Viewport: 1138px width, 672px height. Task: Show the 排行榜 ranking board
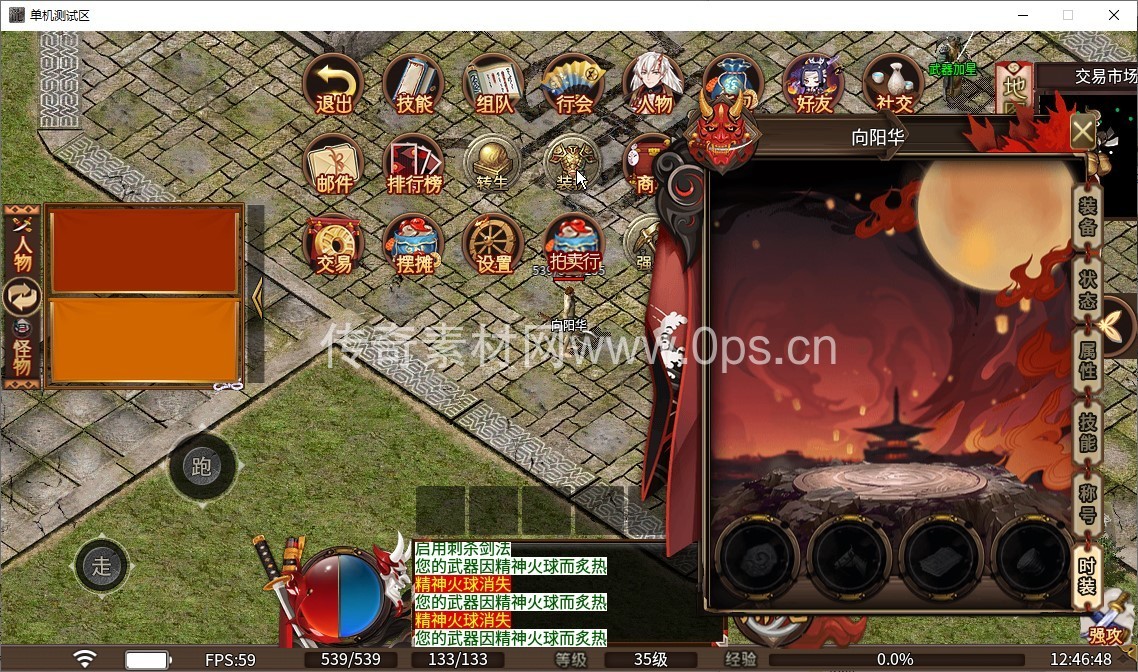click(x=414, y=164)
